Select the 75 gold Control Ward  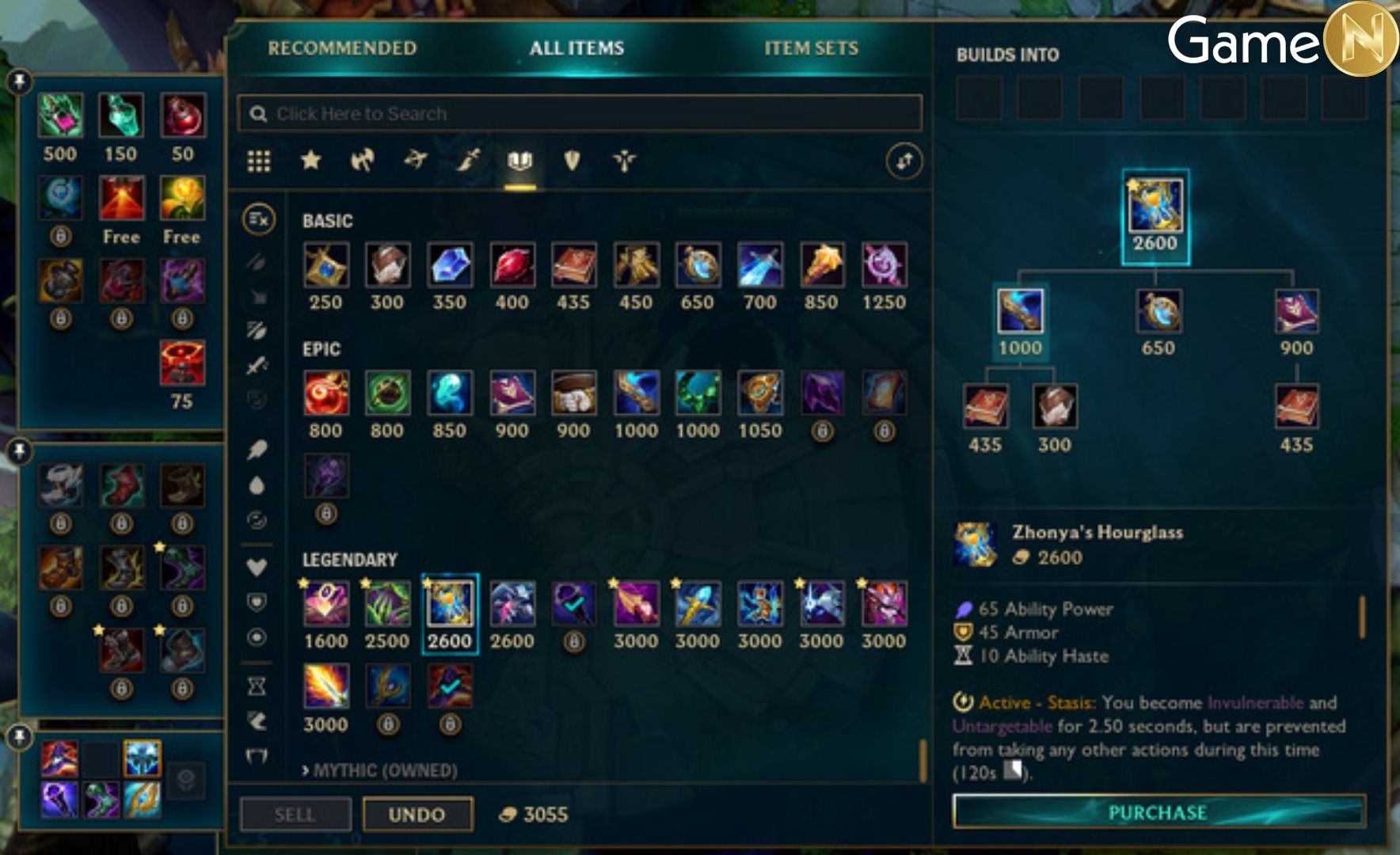pyautogui.click(x=182, y=363)
